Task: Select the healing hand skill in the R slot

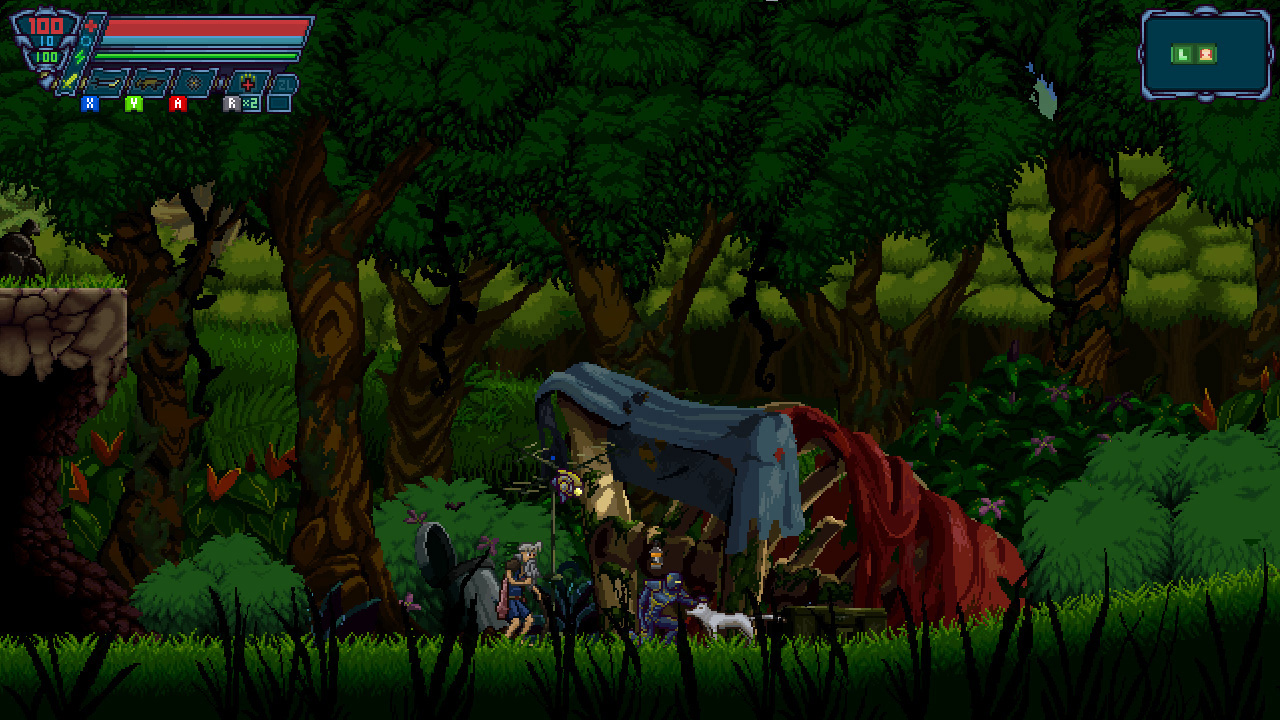Action: pos(247,81)
